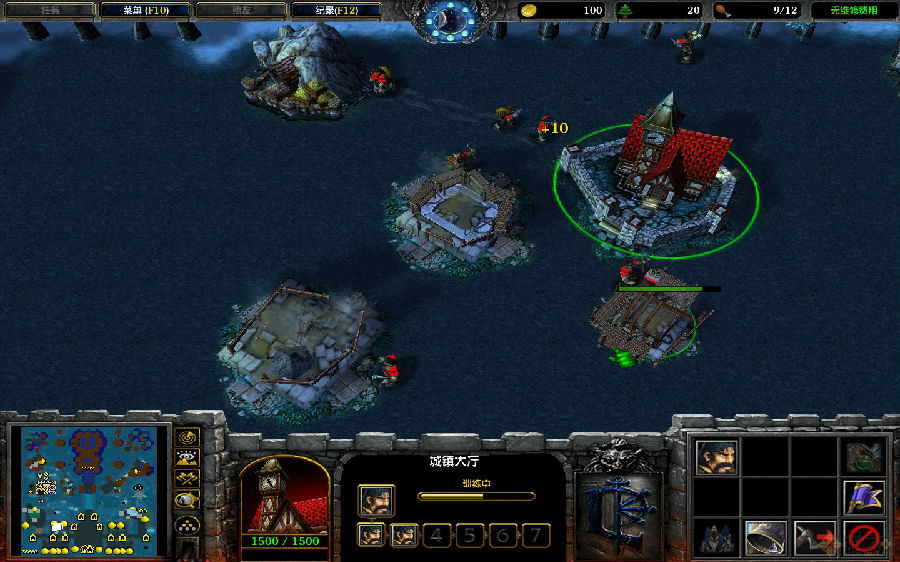Open the 盟友 allies menu
Viewport: 900px width, 562px height.
[x=238, y=10]
